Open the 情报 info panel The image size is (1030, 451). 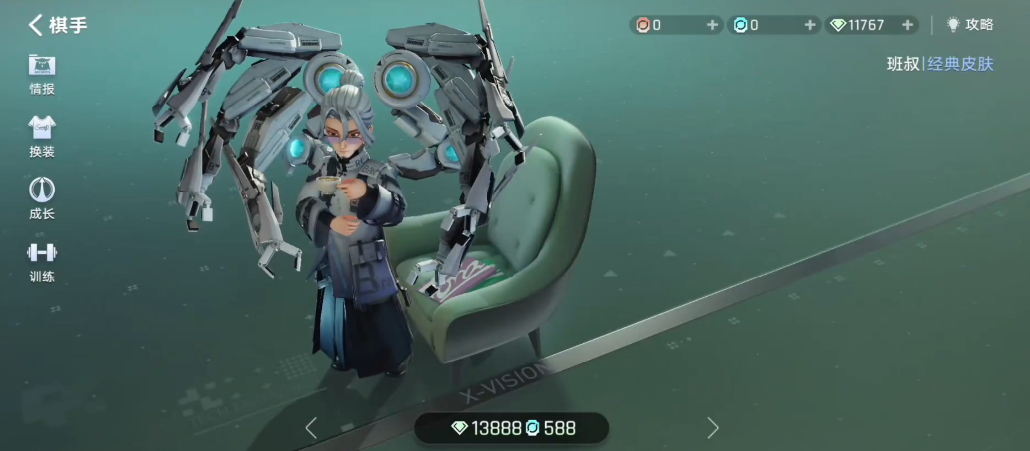(42, 75)
